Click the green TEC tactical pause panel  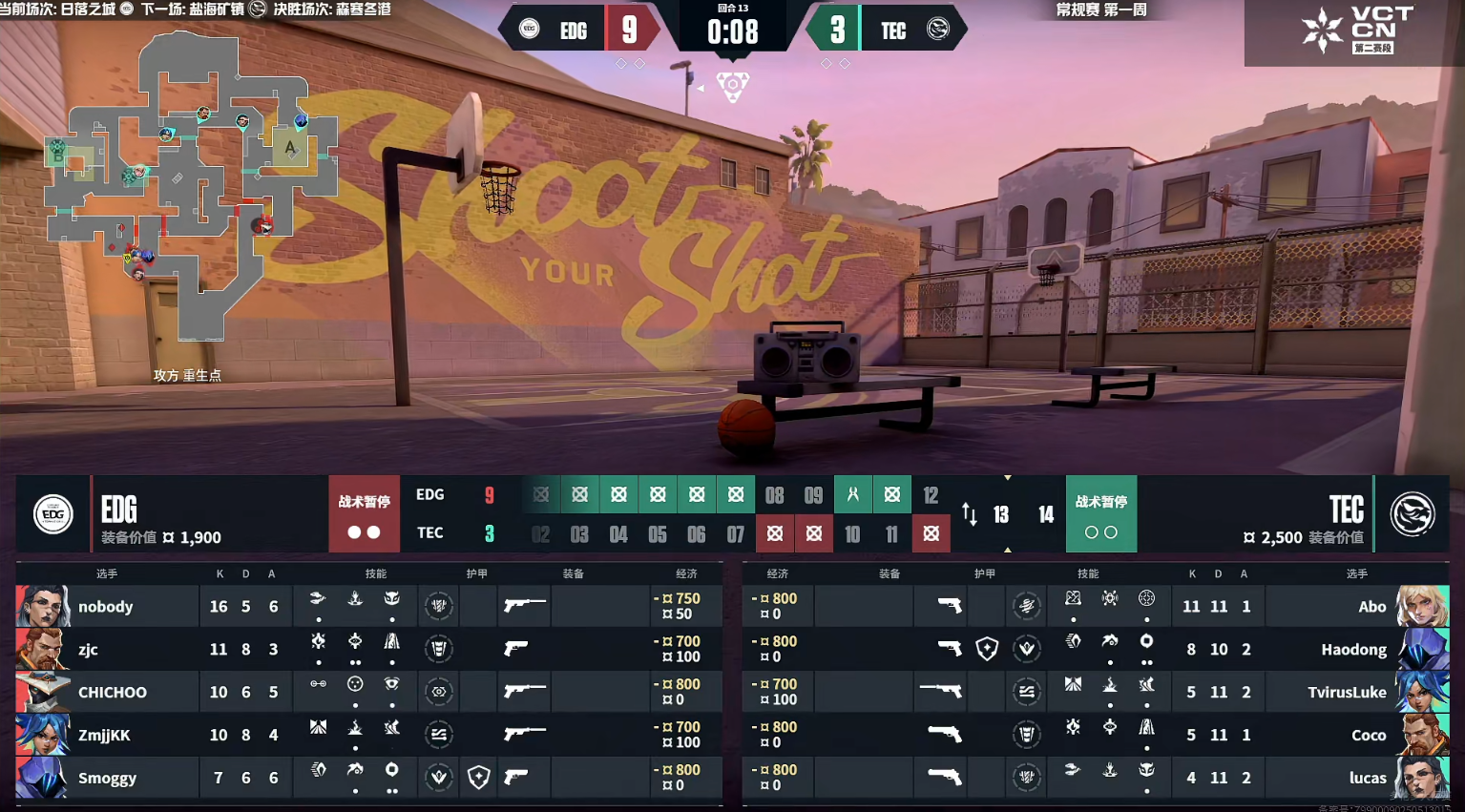[1100, 514]
